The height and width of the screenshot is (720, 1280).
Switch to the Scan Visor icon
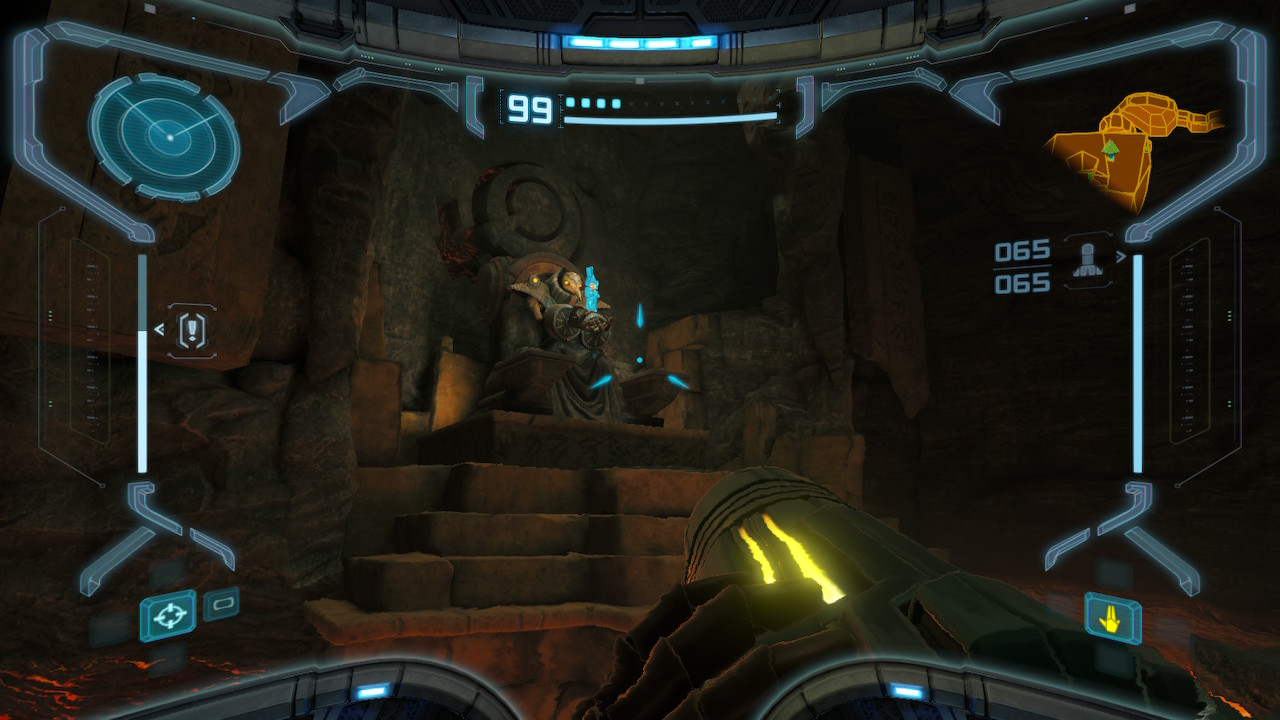[221, 604]
